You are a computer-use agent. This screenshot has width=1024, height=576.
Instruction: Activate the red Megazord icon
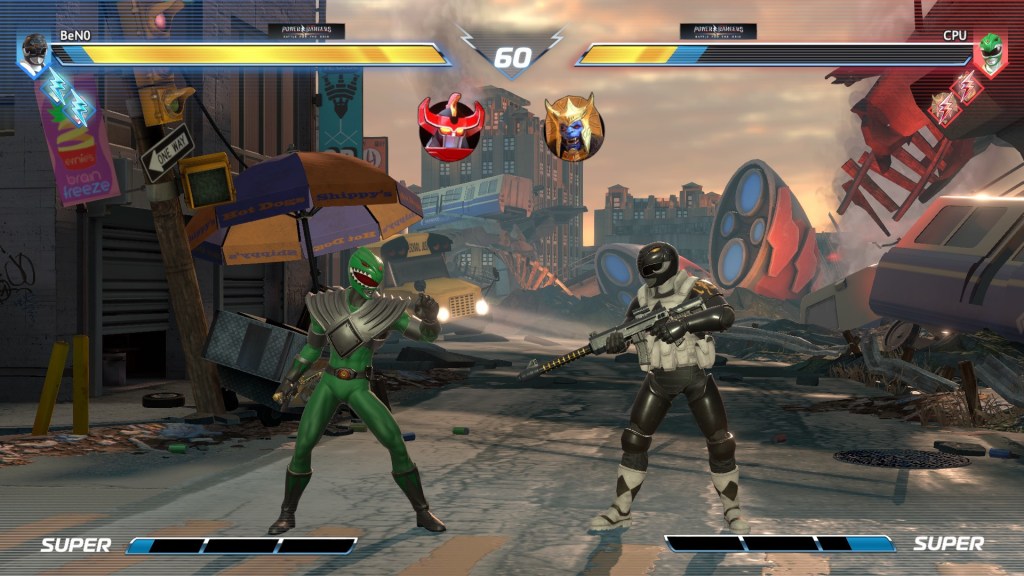coord(451,127)
